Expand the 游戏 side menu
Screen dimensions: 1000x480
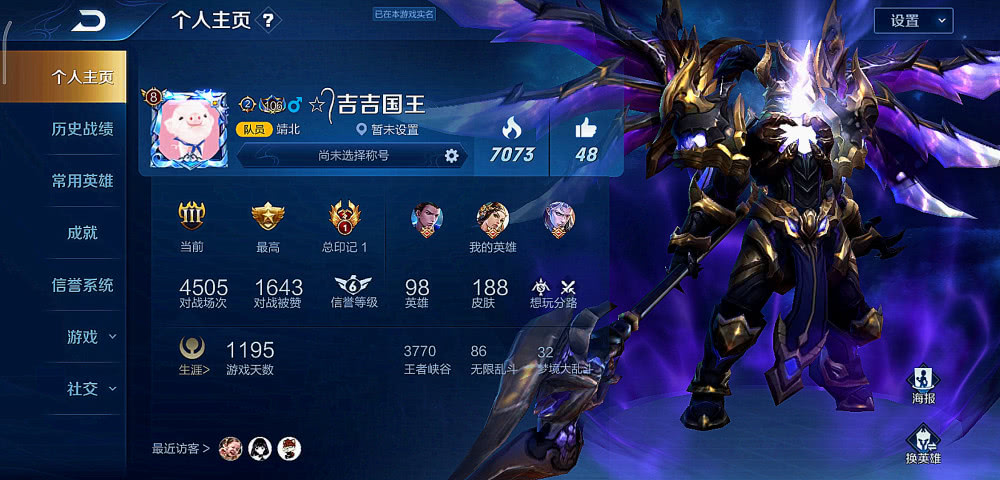[90, 337]
